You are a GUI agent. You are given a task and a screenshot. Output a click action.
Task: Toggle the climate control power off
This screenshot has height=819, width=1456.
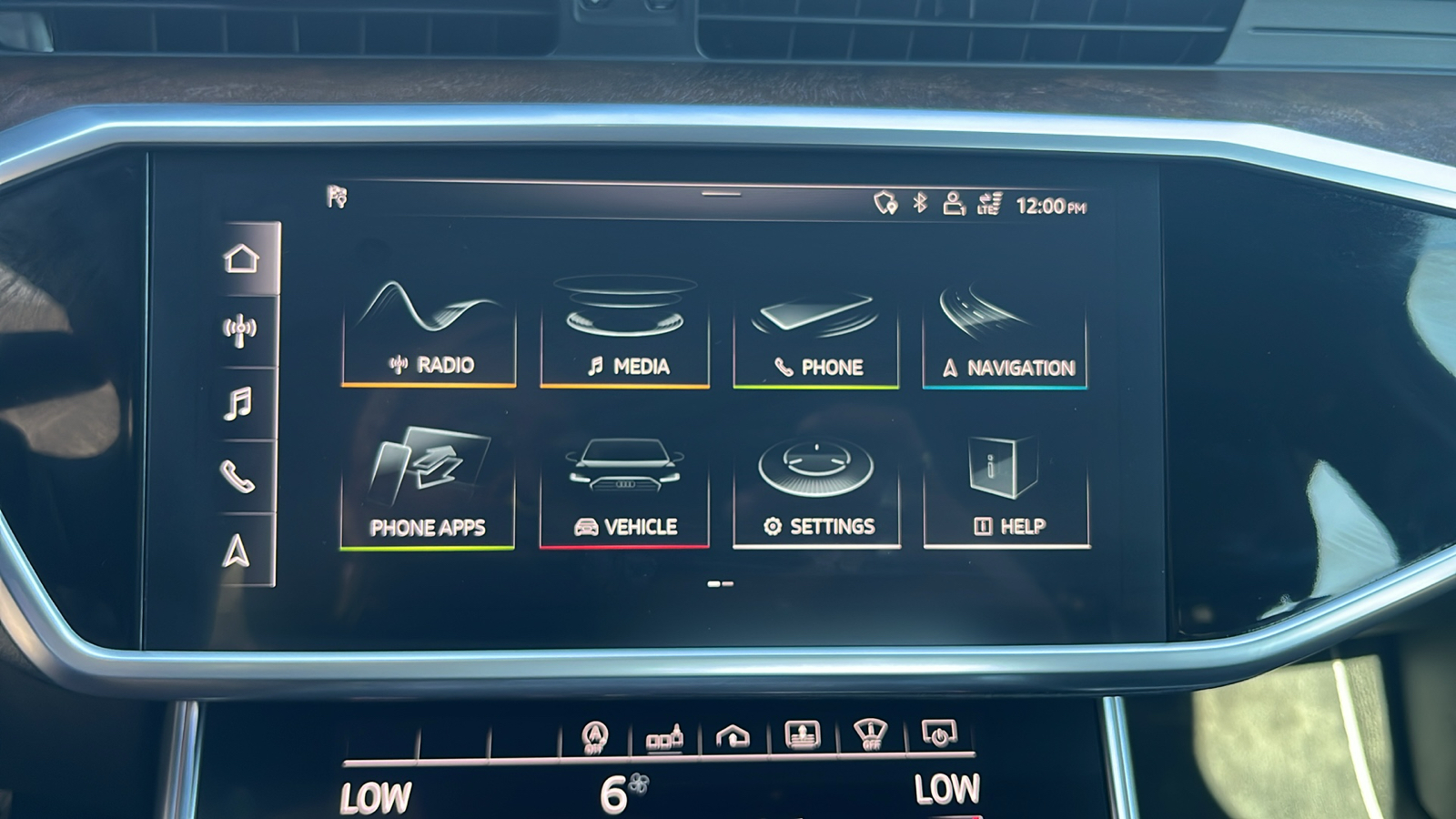(x=942, y=733)
